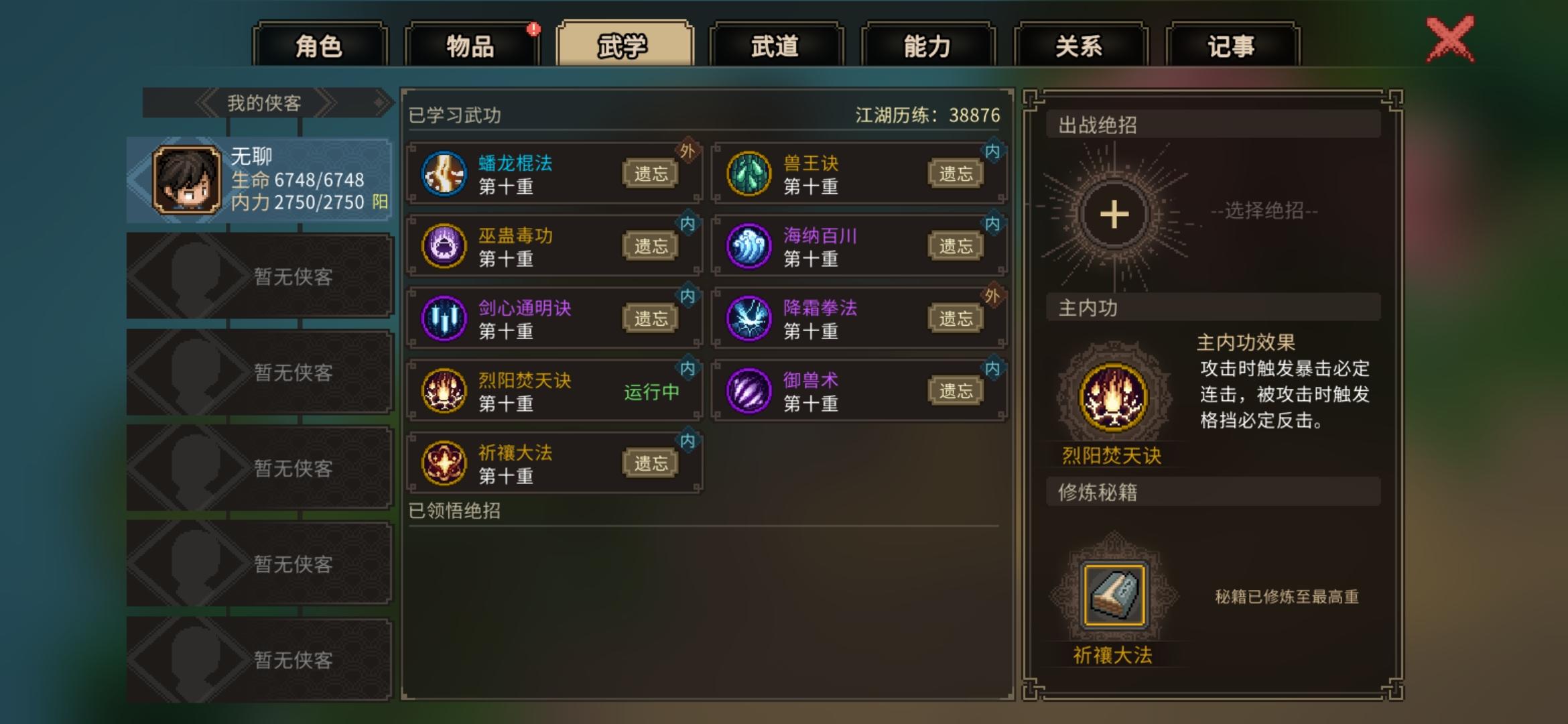Click the 海纳百川 skill icon

click(748, 245)
